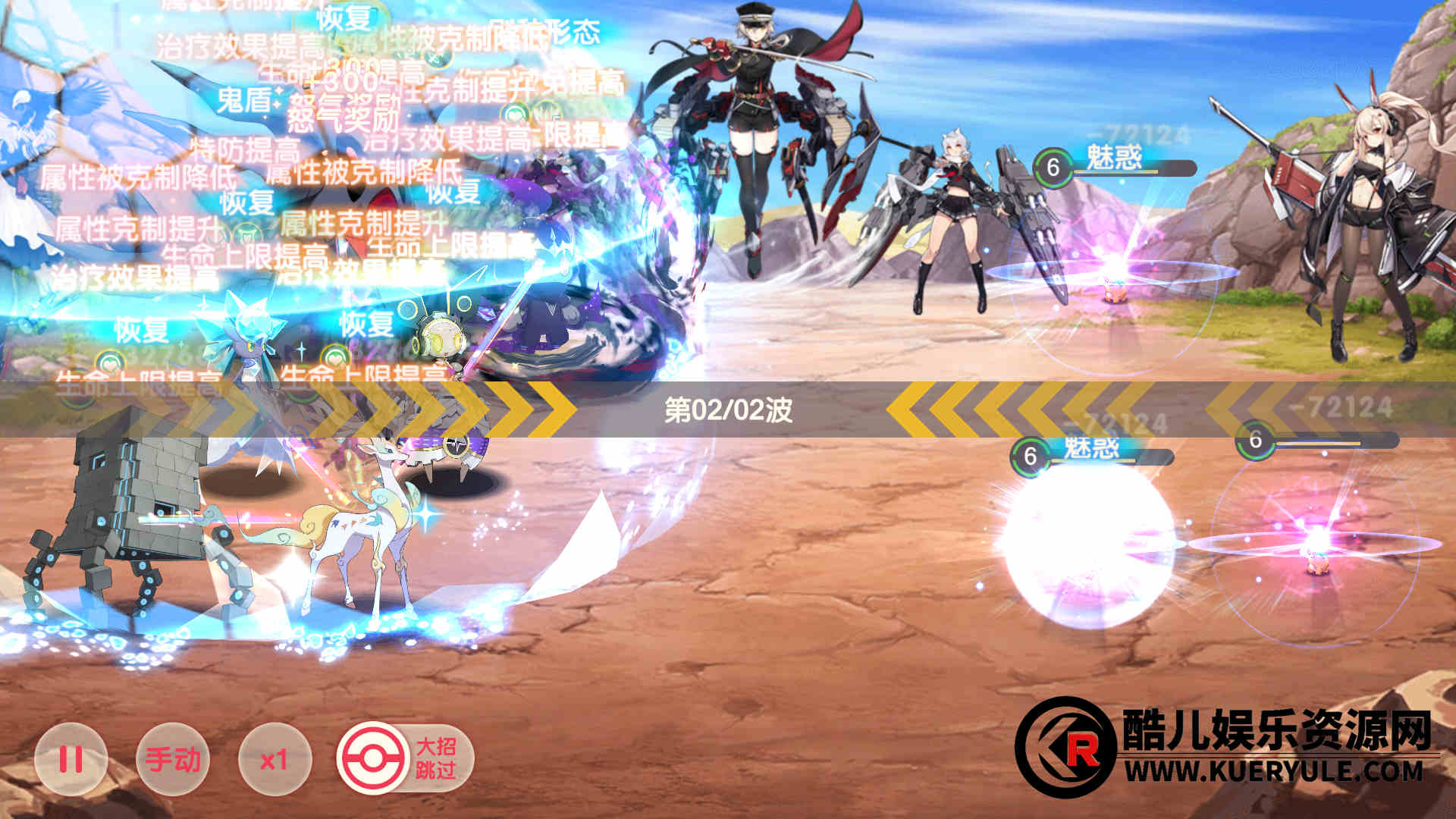The height and width of the screenshot is (819, 1456).
Task: Pause the battle
Action: (x=71, y=759)
